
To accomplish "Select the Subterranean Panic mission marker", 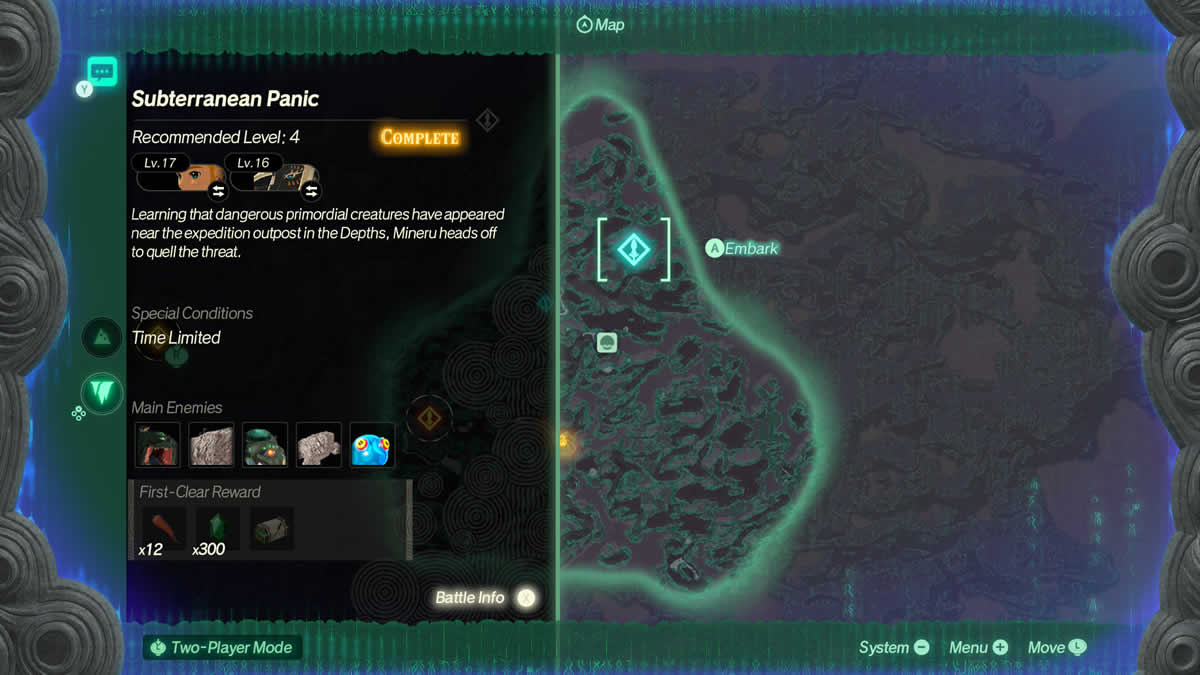I will (x=633, y=249).
